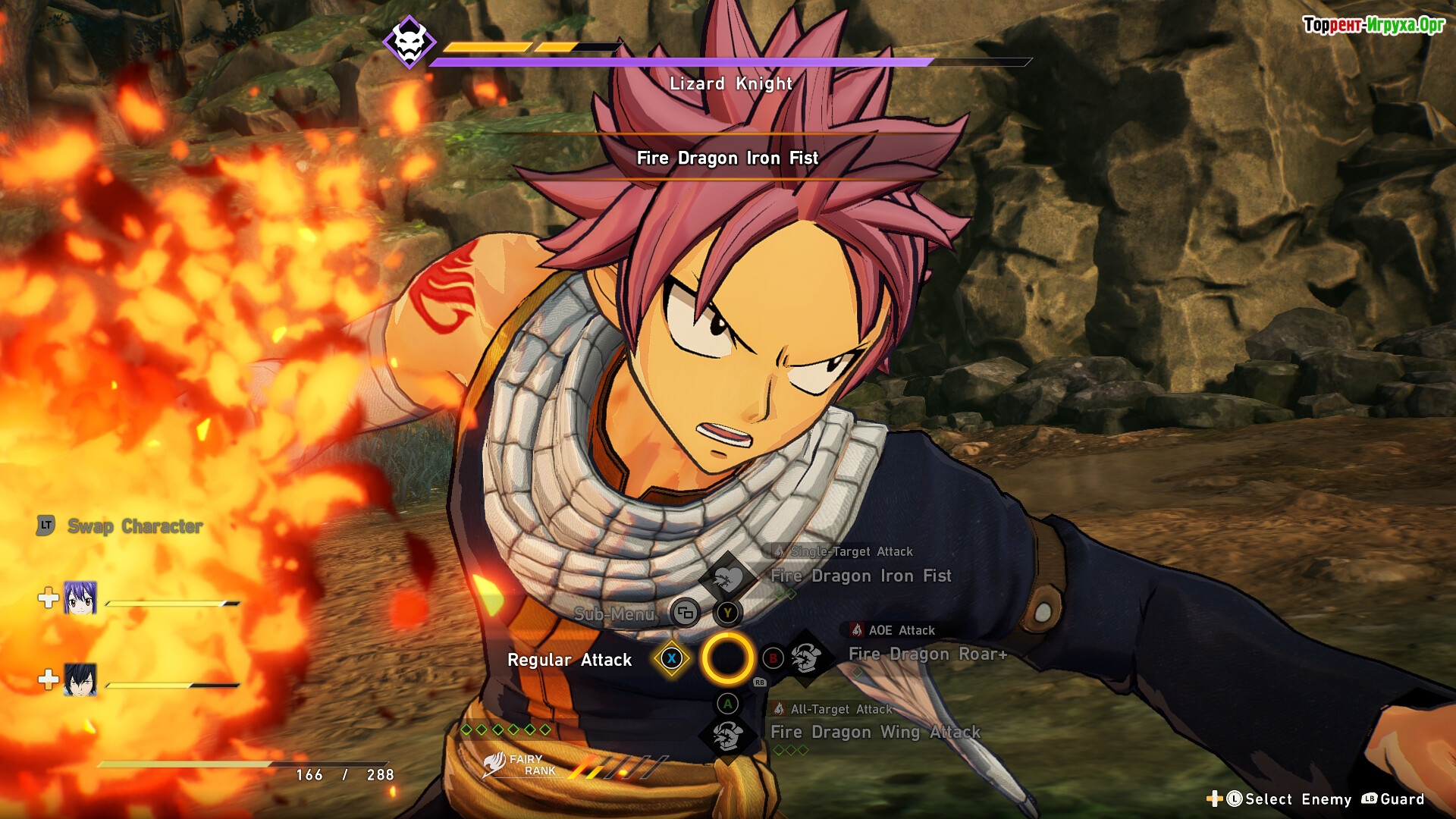Open the Торрент-Игруха.Орг watermark link

(x=1373, y=25)
